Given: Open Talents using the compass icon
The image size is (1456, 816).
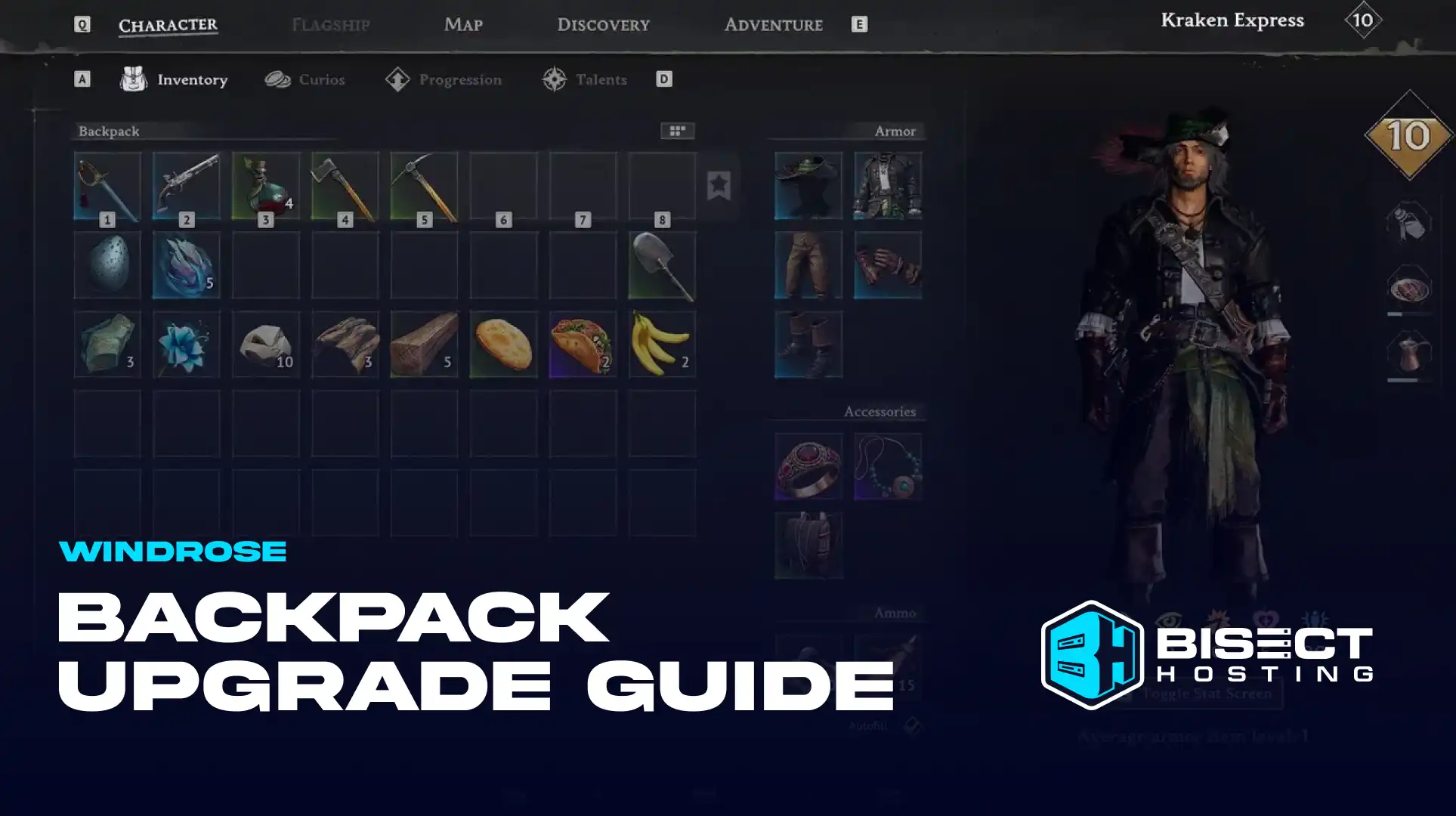Looking at the screenshot, I should [555, 79].
